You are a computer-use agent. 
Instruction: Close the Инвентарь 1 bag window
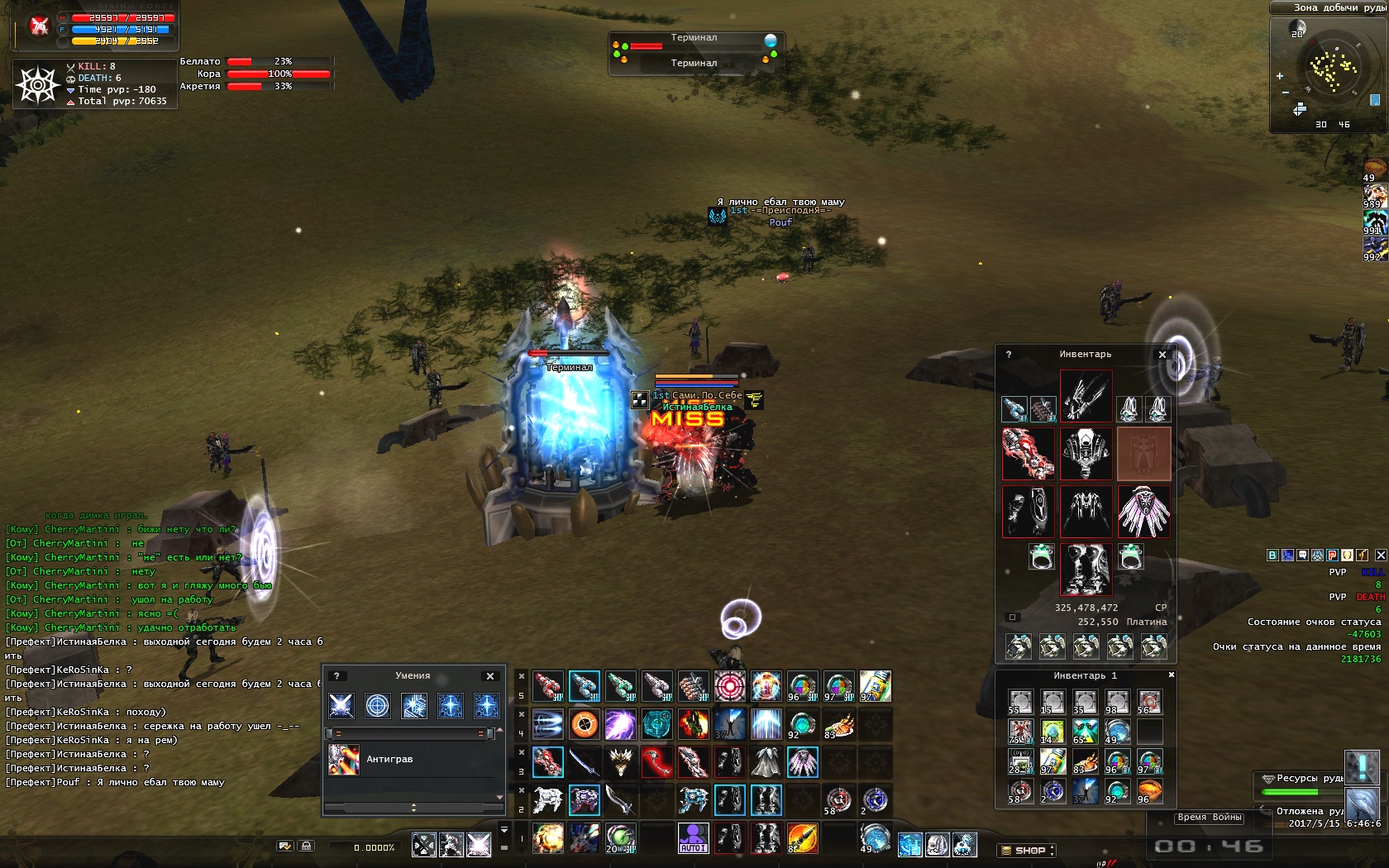click(x=1171, y=675)
